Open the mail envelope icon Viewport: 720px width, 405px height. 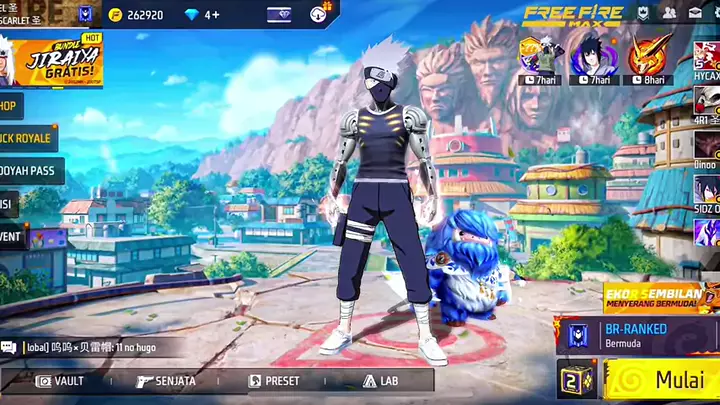(695, 14)
